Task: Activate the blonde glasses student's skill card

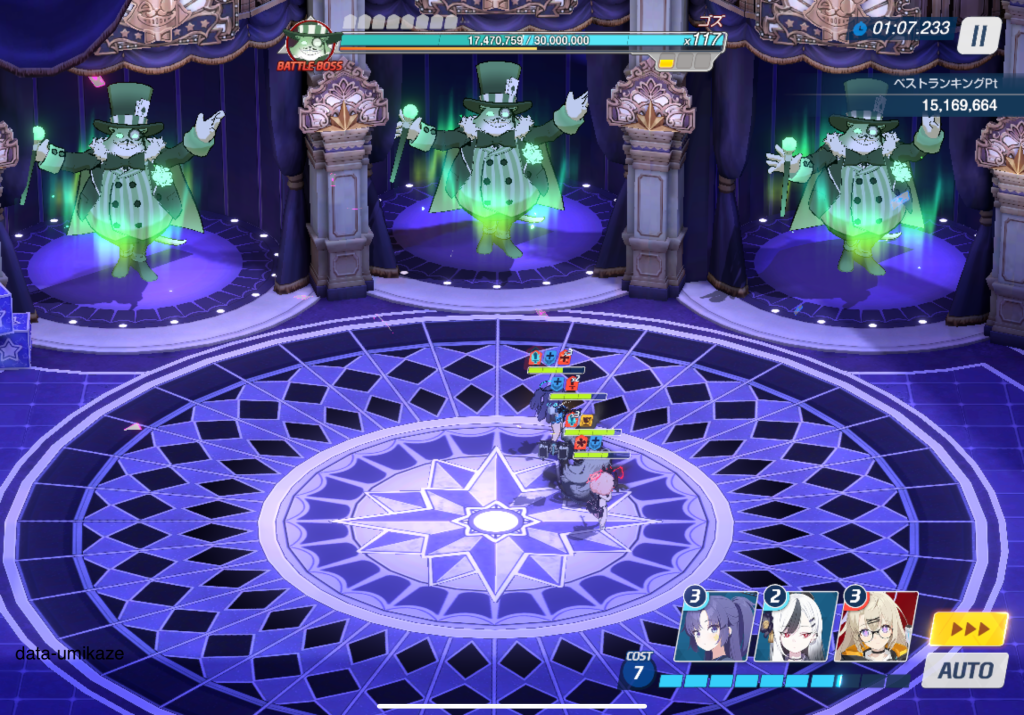Action: [876, 628]
